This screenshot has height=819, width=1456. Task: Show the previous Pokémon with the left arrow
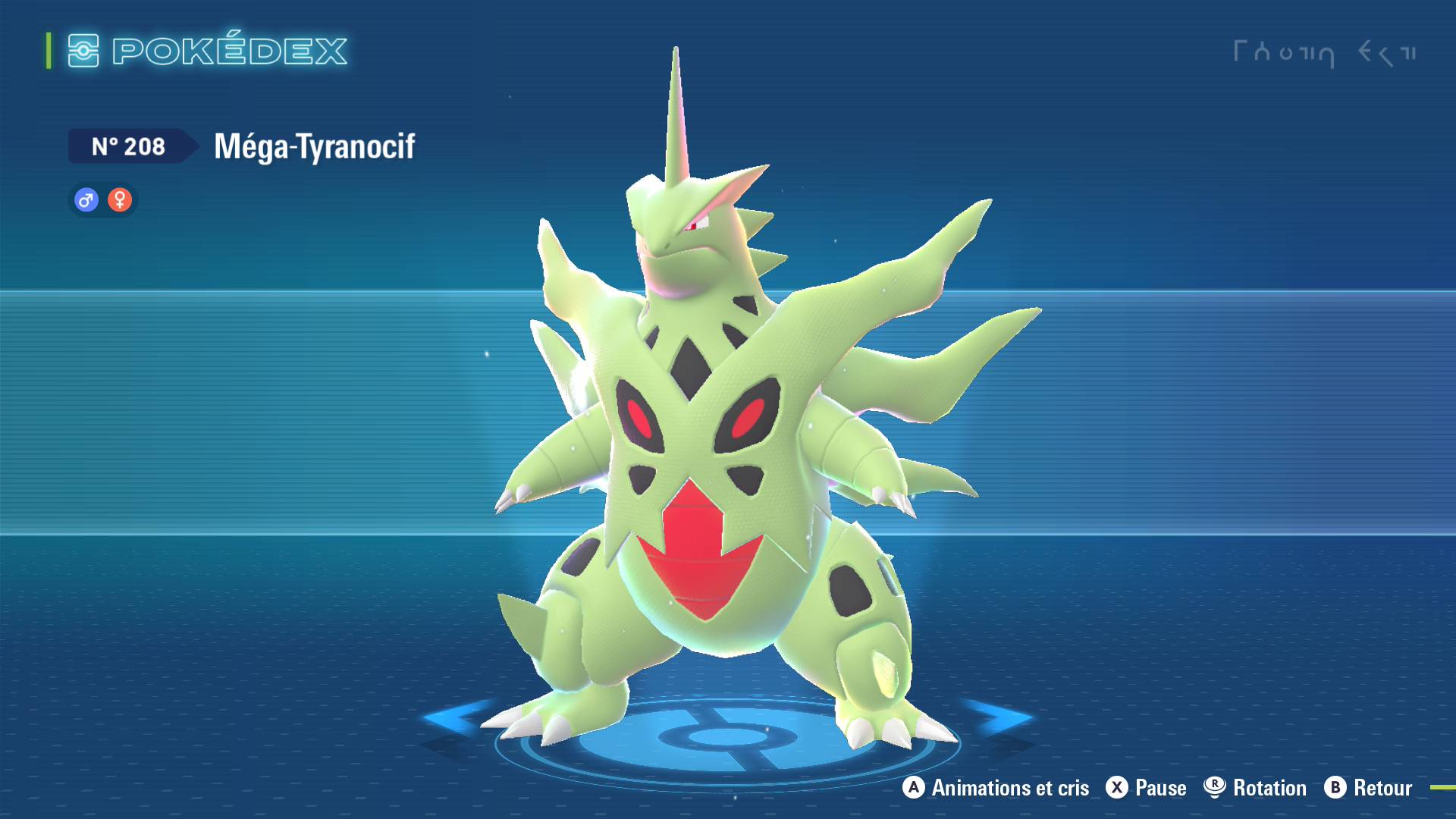pyautogui.click(x=455, y=717)
